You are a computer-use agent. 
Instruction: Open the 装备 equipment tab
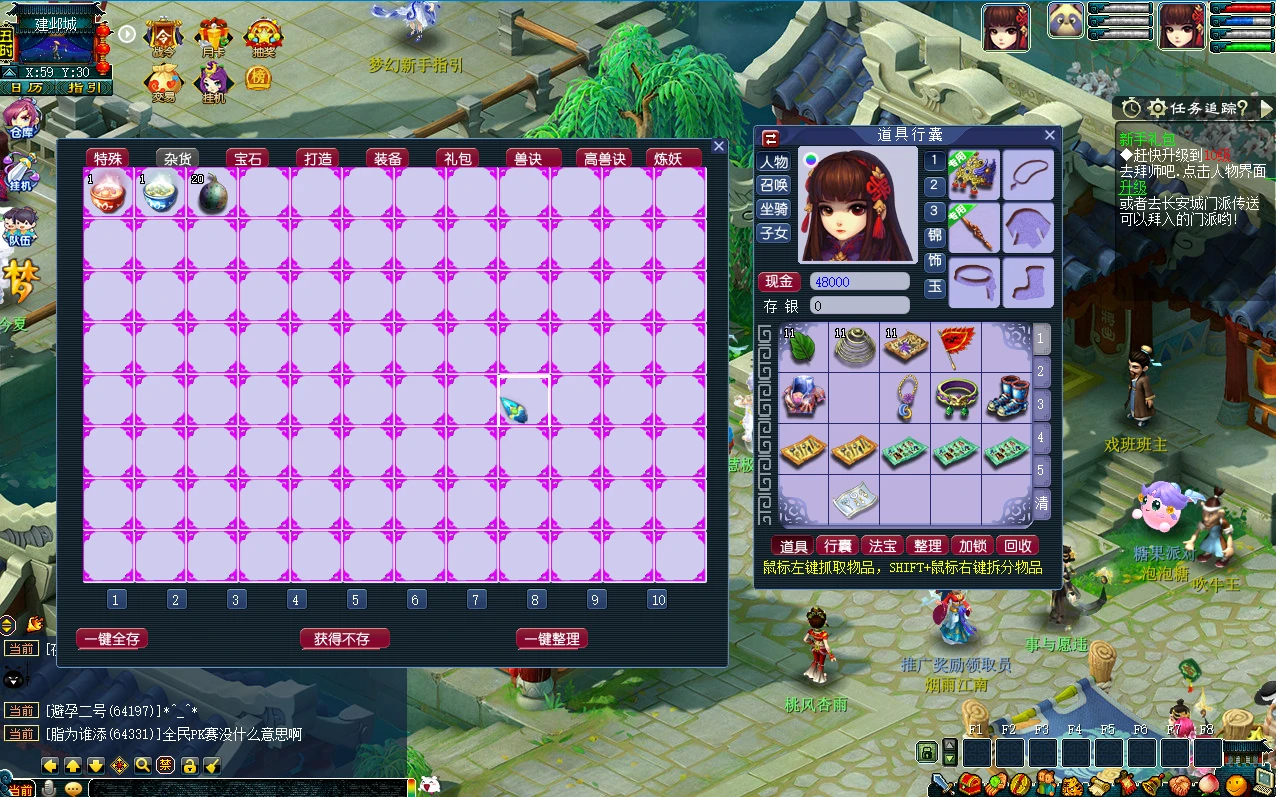[x=387, y=158]
